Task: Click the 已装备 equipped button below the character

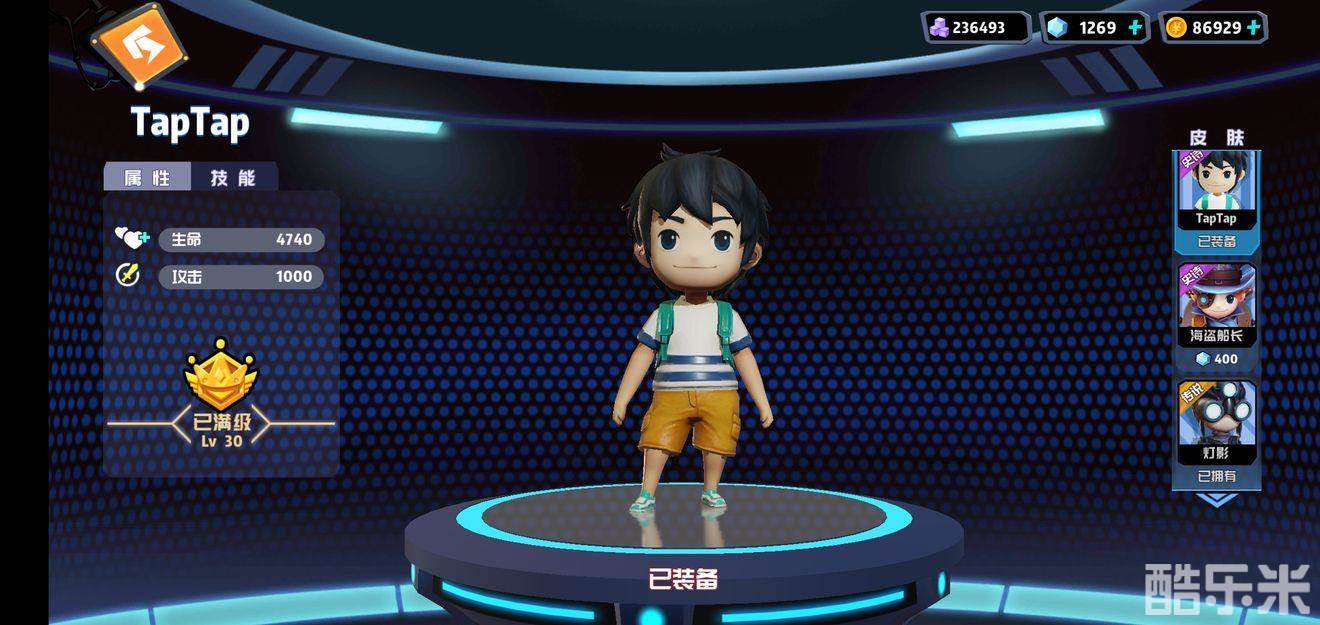Action: (x=683, y=579)
